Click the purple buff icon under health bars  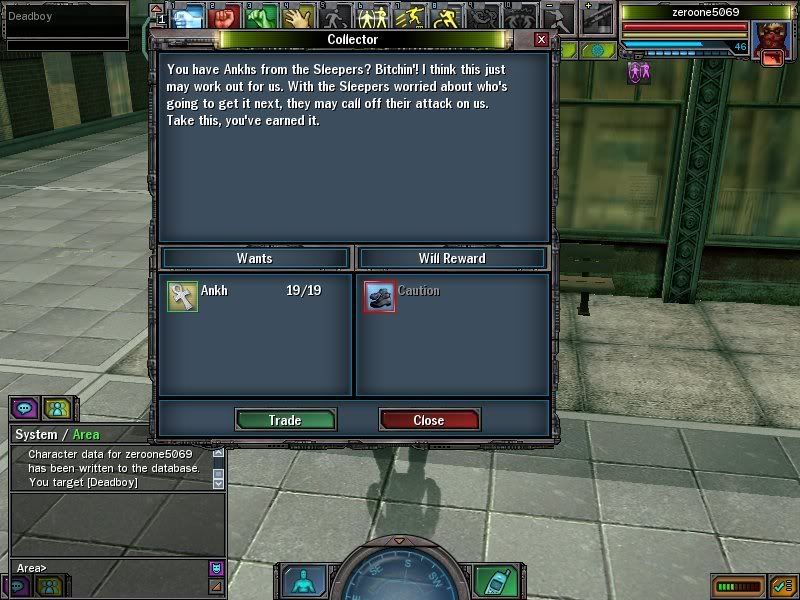[637, 72]
